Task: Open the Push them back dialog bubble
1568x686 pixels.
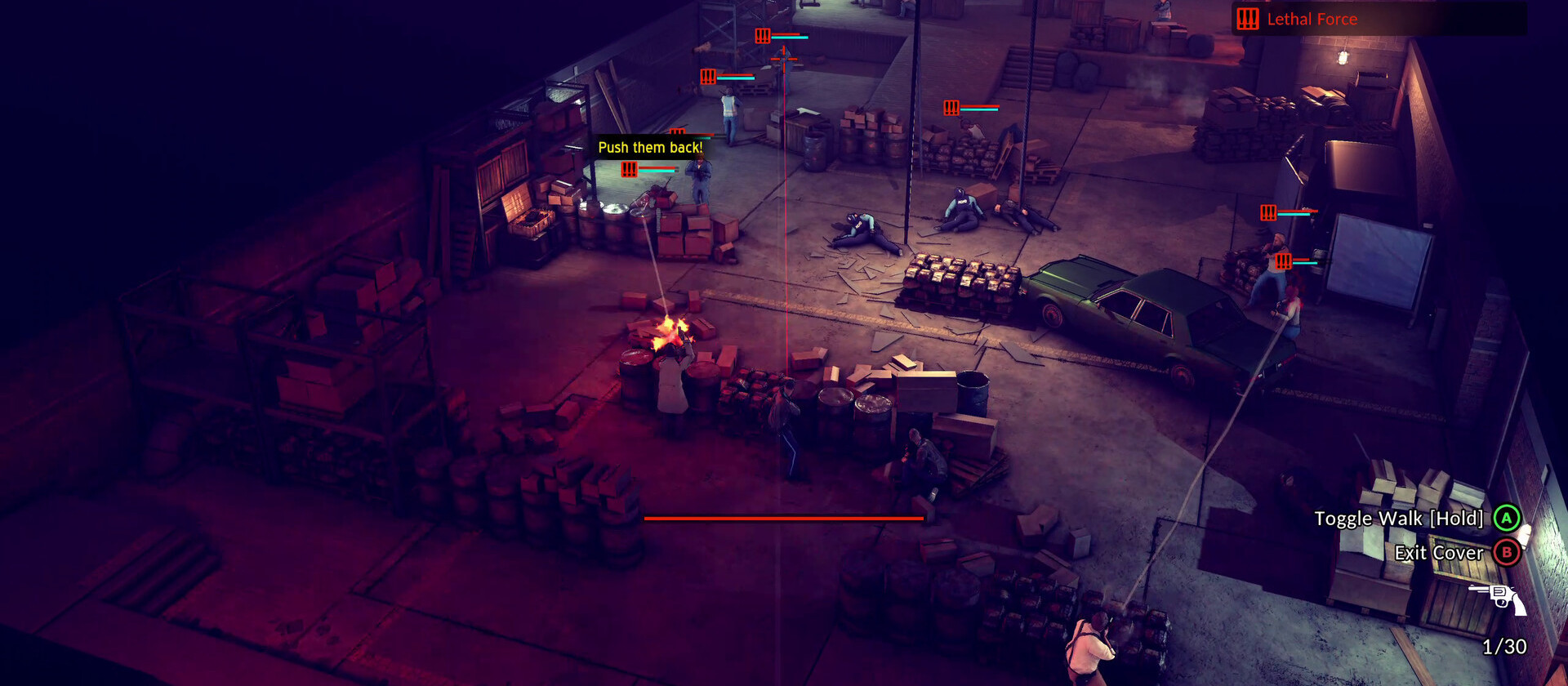Action: 651,148
